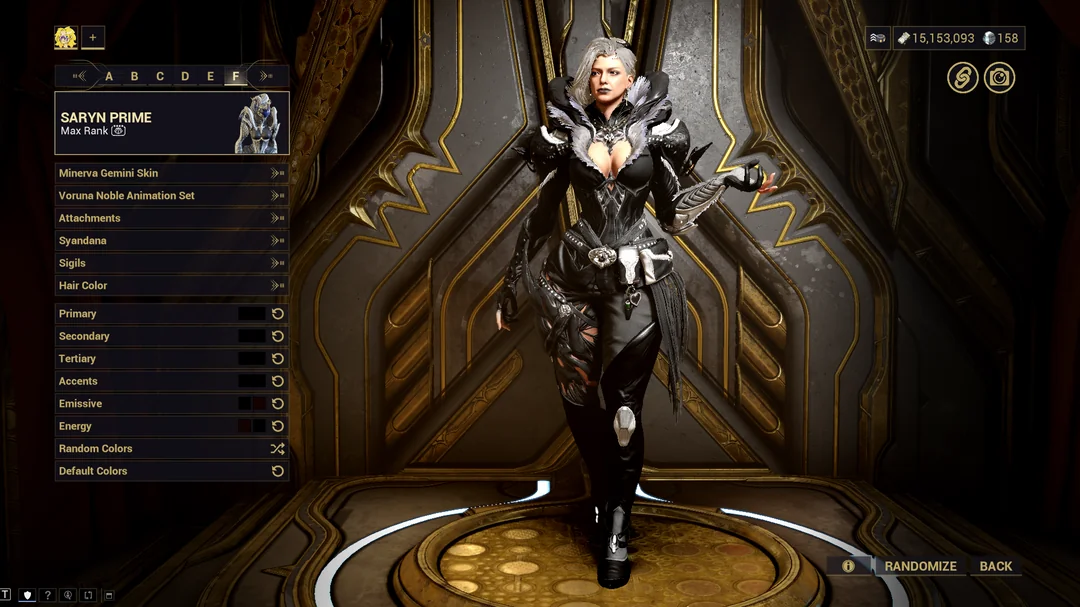Switch to appearance config D
This screenshot has width=1080, height=607.
tap(185, 76)
